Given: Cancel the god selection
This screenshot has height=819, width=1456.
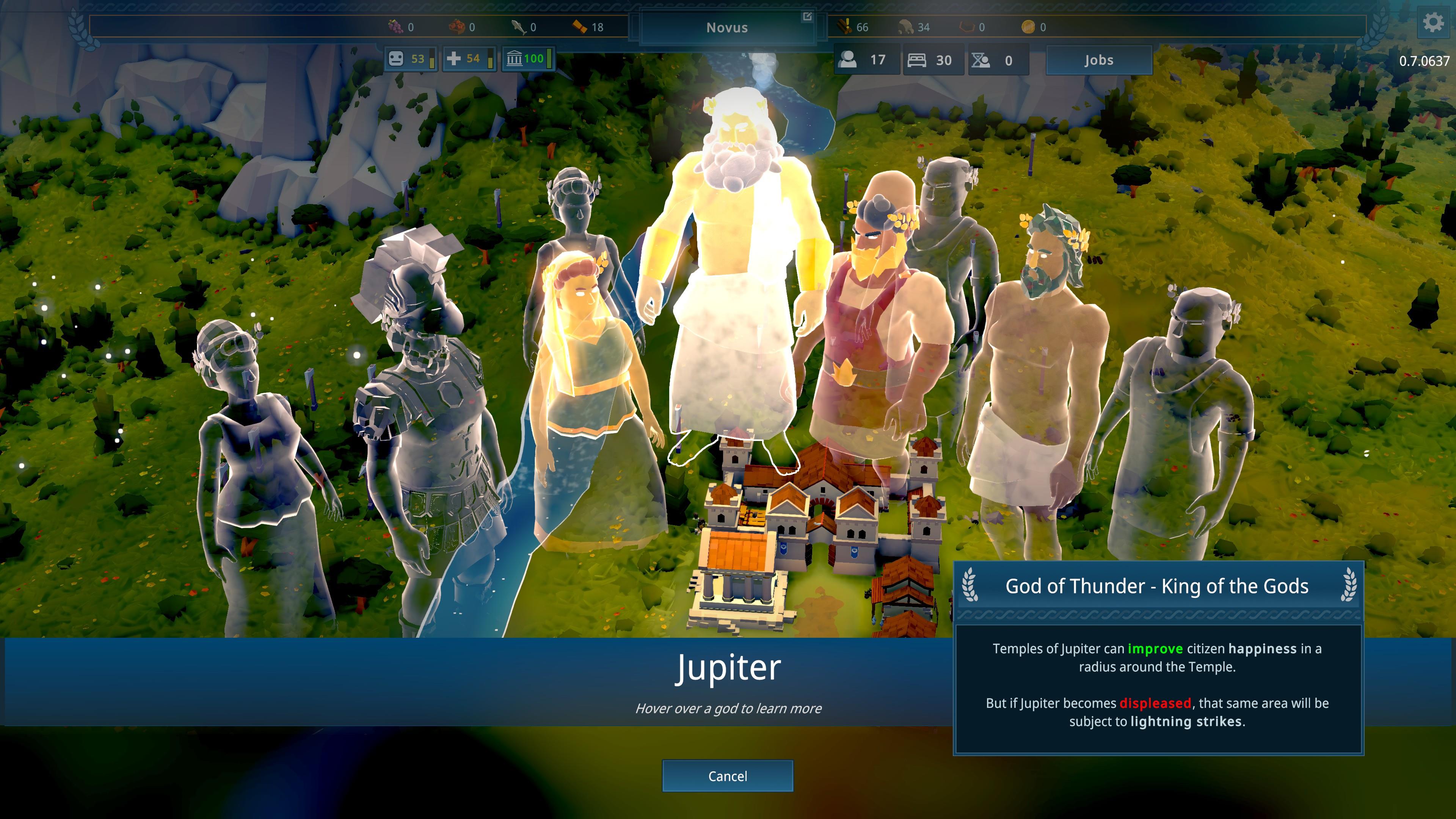Looking at the screenshot, I should 728,776.
